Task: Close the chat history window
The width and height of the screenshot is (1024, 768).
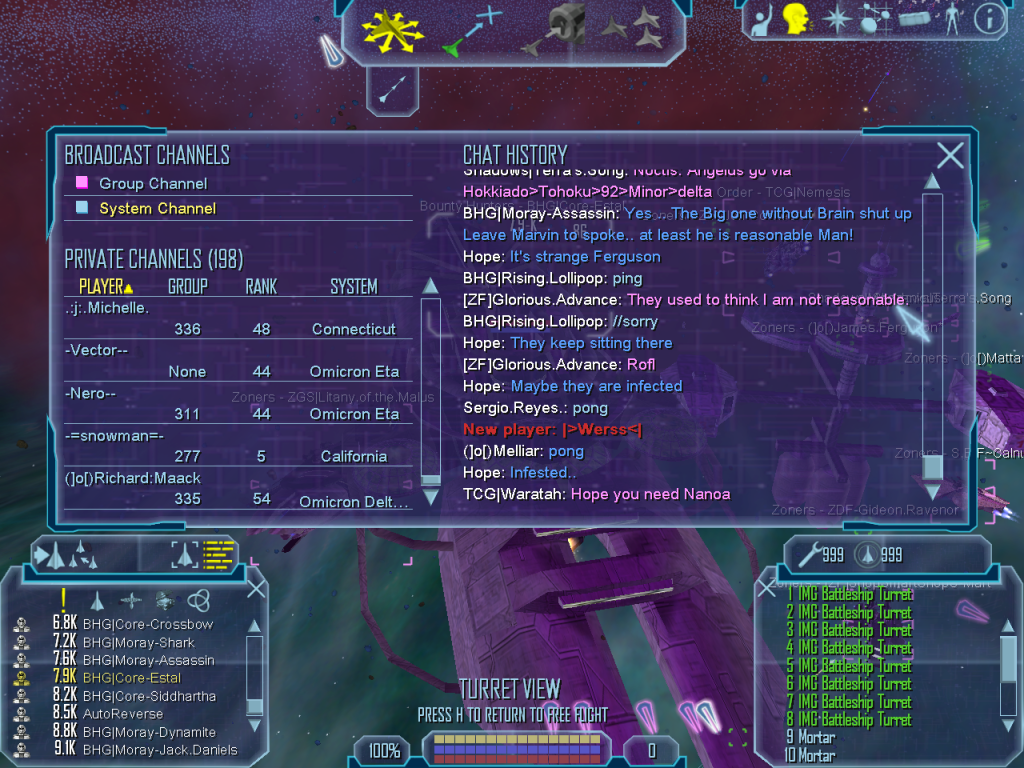Action: click(950, 155)
